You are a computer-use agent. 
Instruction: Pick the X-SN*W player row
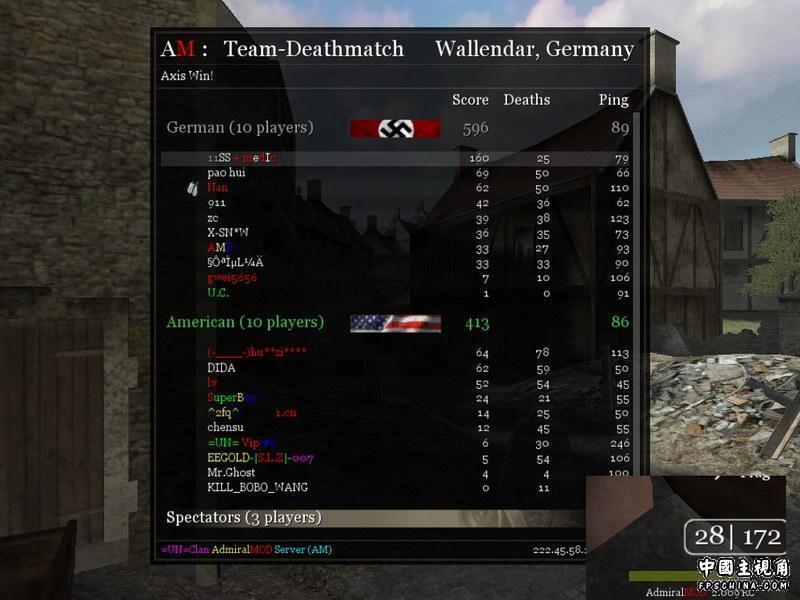pyautogui.click(x=228, y=232)
